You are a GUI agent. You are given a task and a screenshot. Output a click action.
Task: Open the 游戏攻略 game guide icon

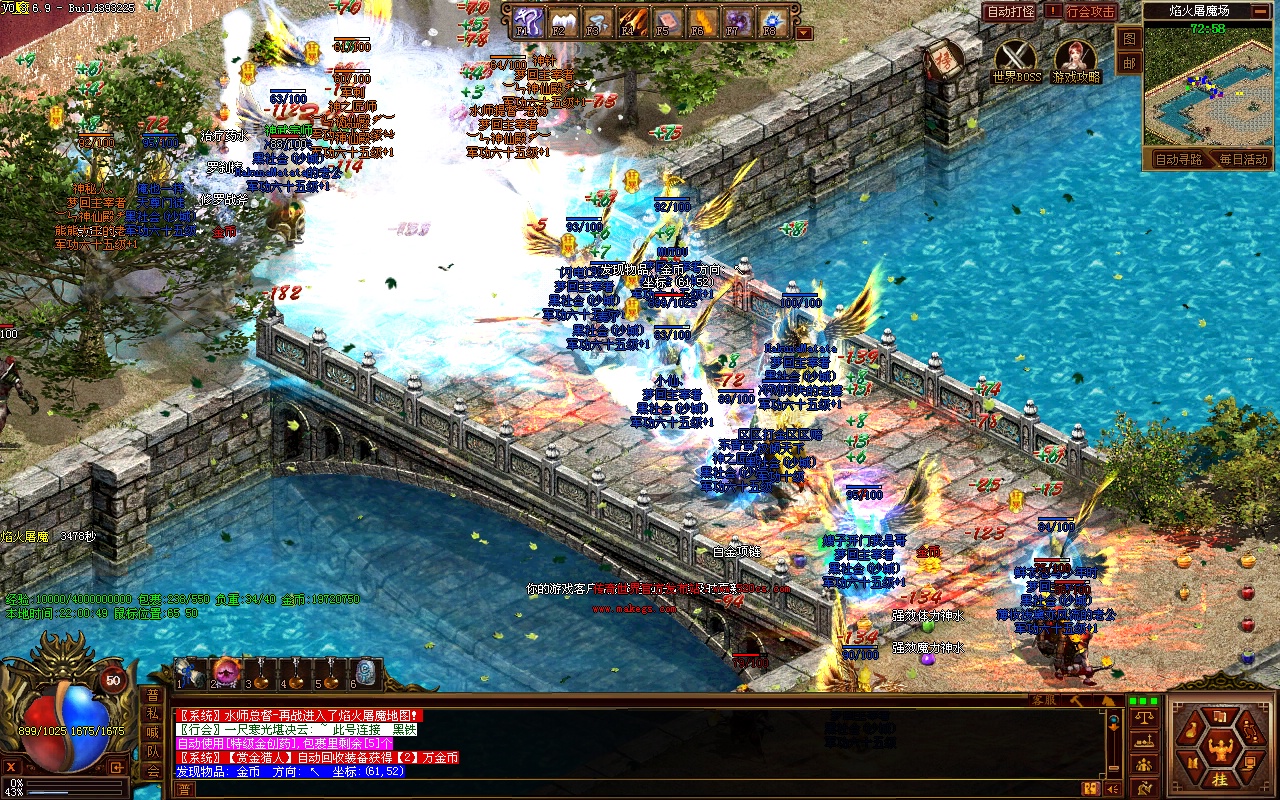[1076, 58]
